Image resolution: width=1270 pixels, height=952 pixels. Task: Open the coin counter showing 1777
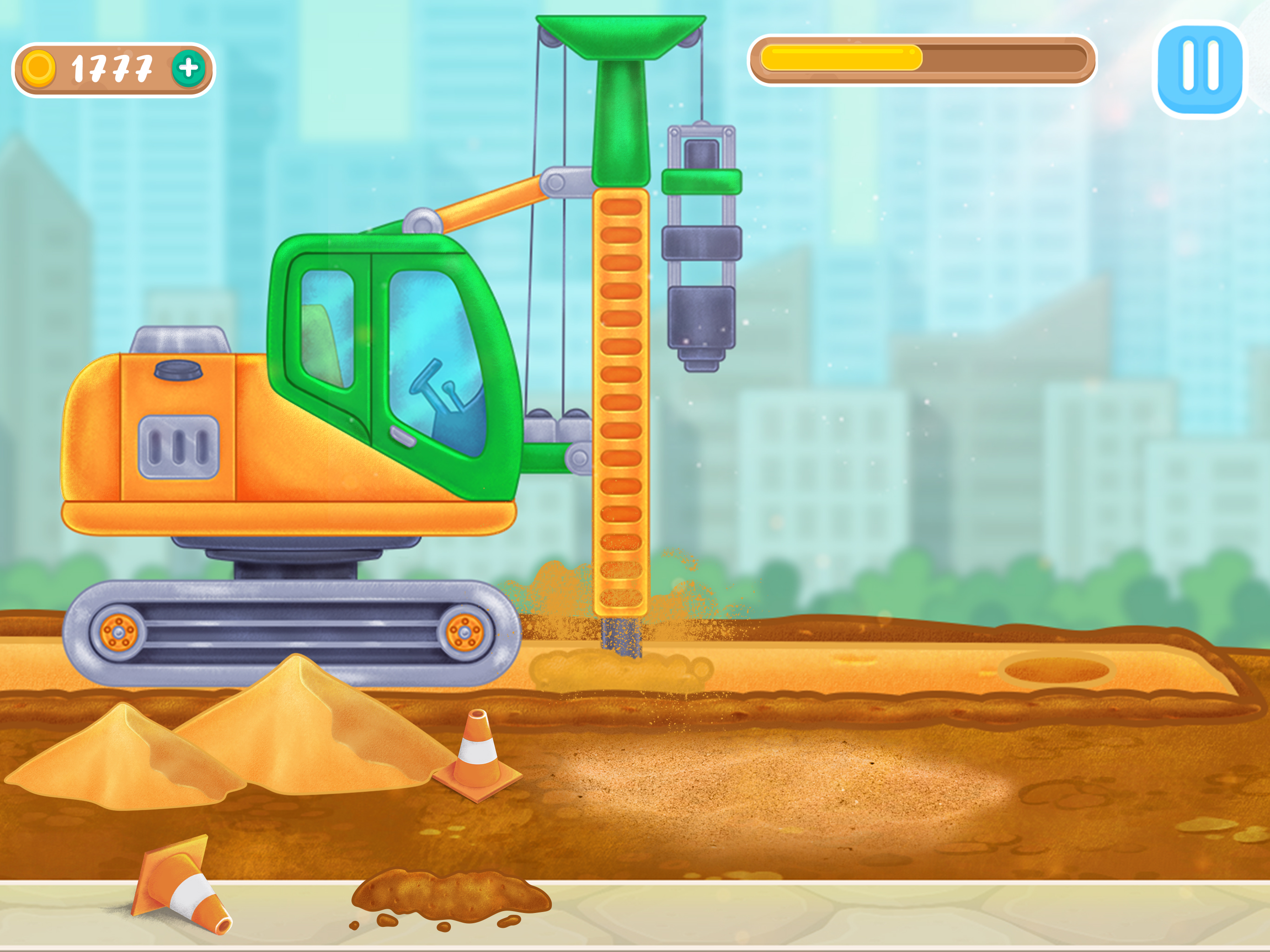(x=112, y=68)
